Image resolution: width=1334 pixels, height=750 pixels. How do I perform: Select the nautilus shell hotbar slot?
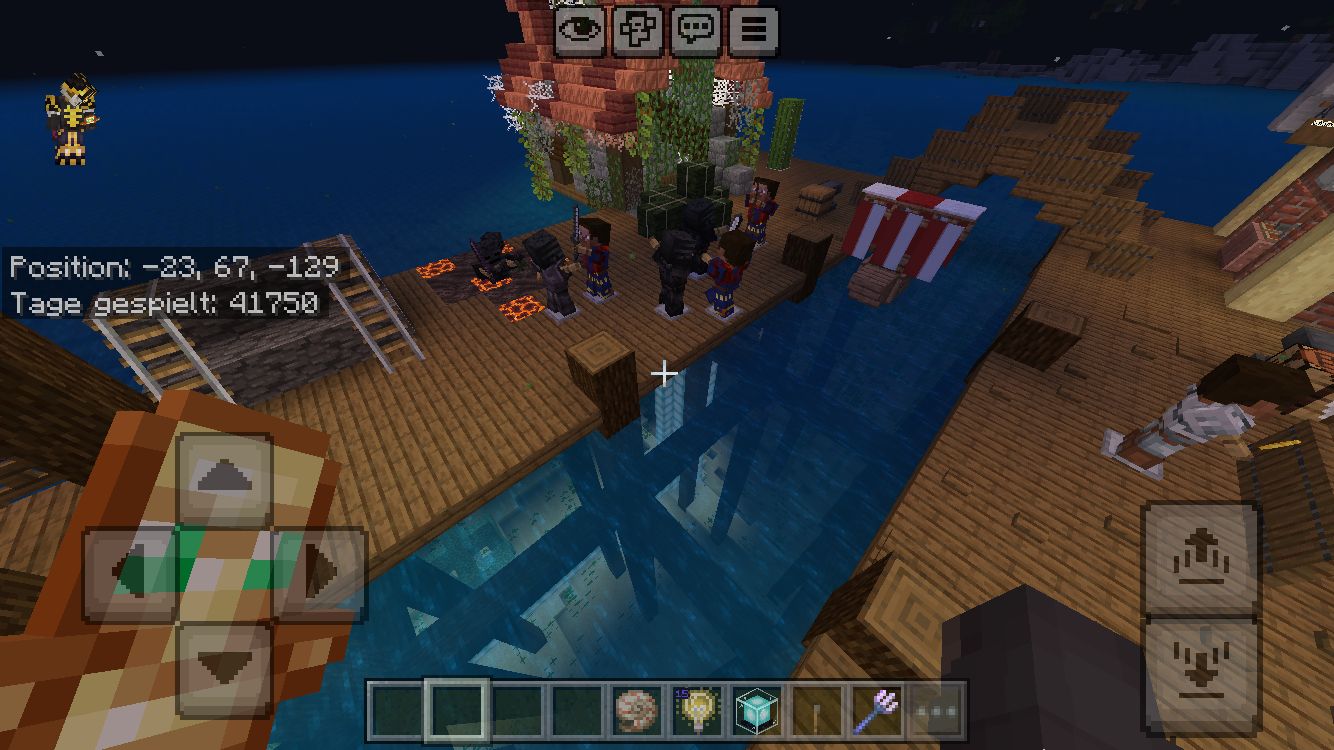(637, 711)
